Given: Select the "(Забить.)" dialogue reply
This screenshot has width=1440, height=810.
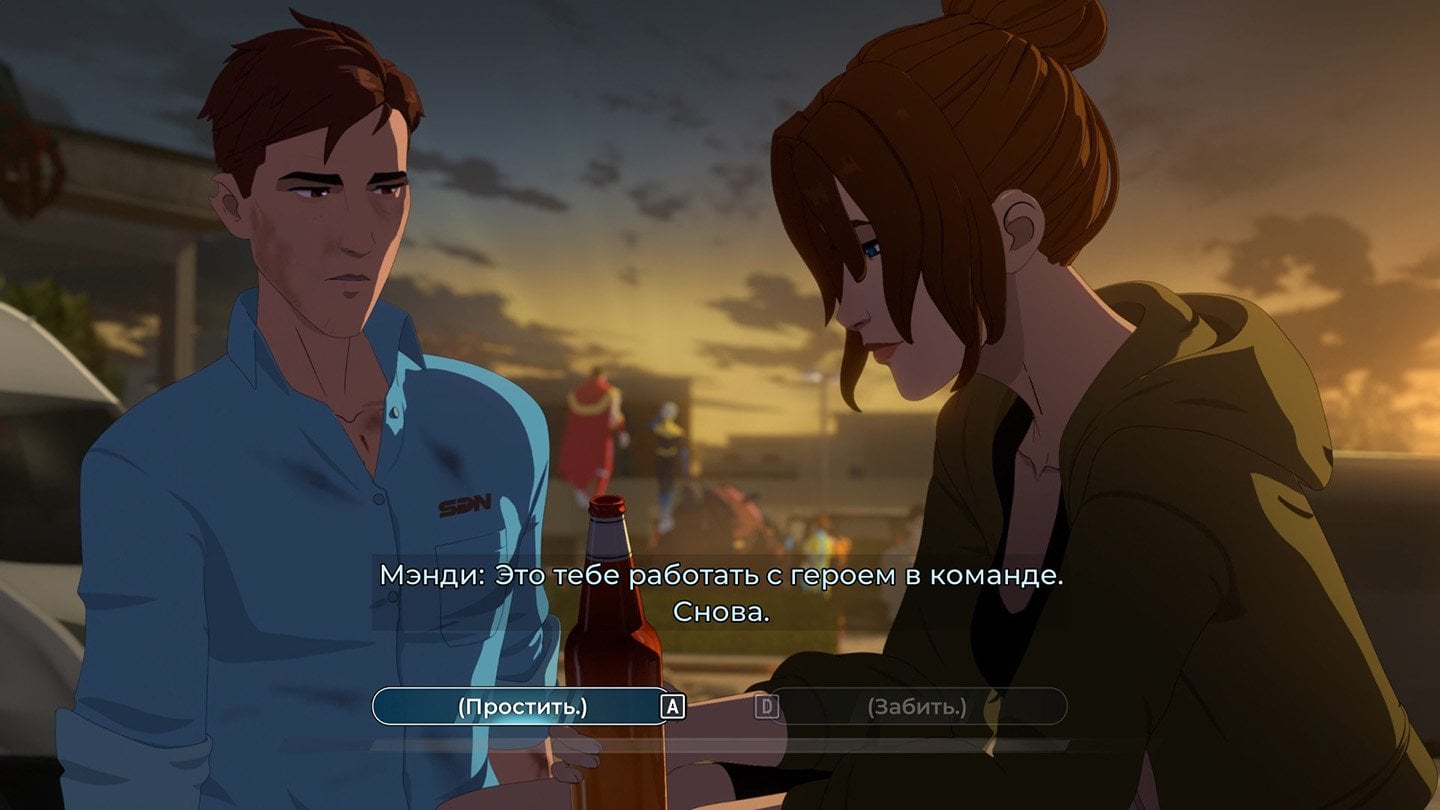Looking at the screenshot, I should tap(916, 707).
